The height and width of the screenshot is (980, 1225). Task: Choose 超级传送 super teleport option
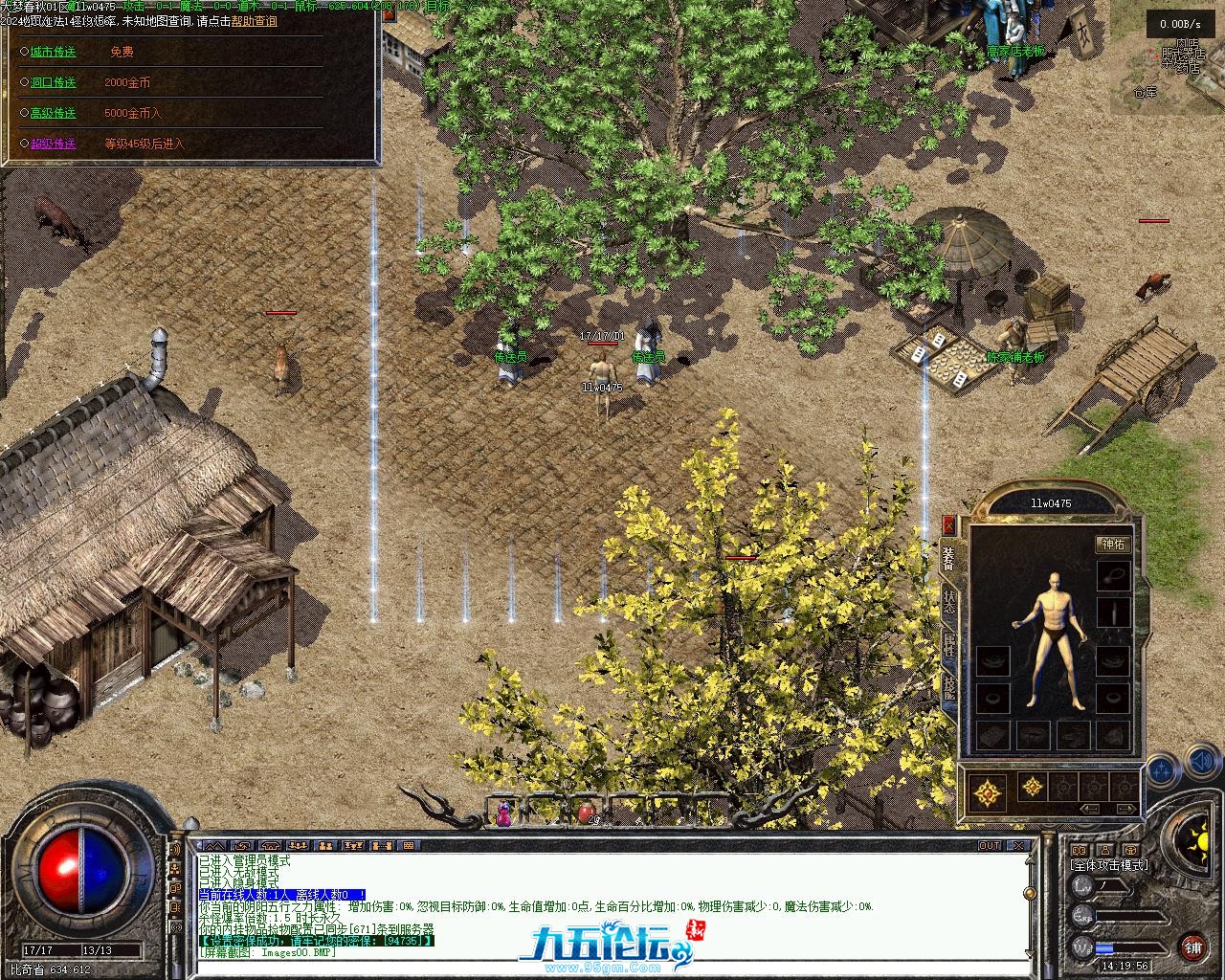pos(53,144)
